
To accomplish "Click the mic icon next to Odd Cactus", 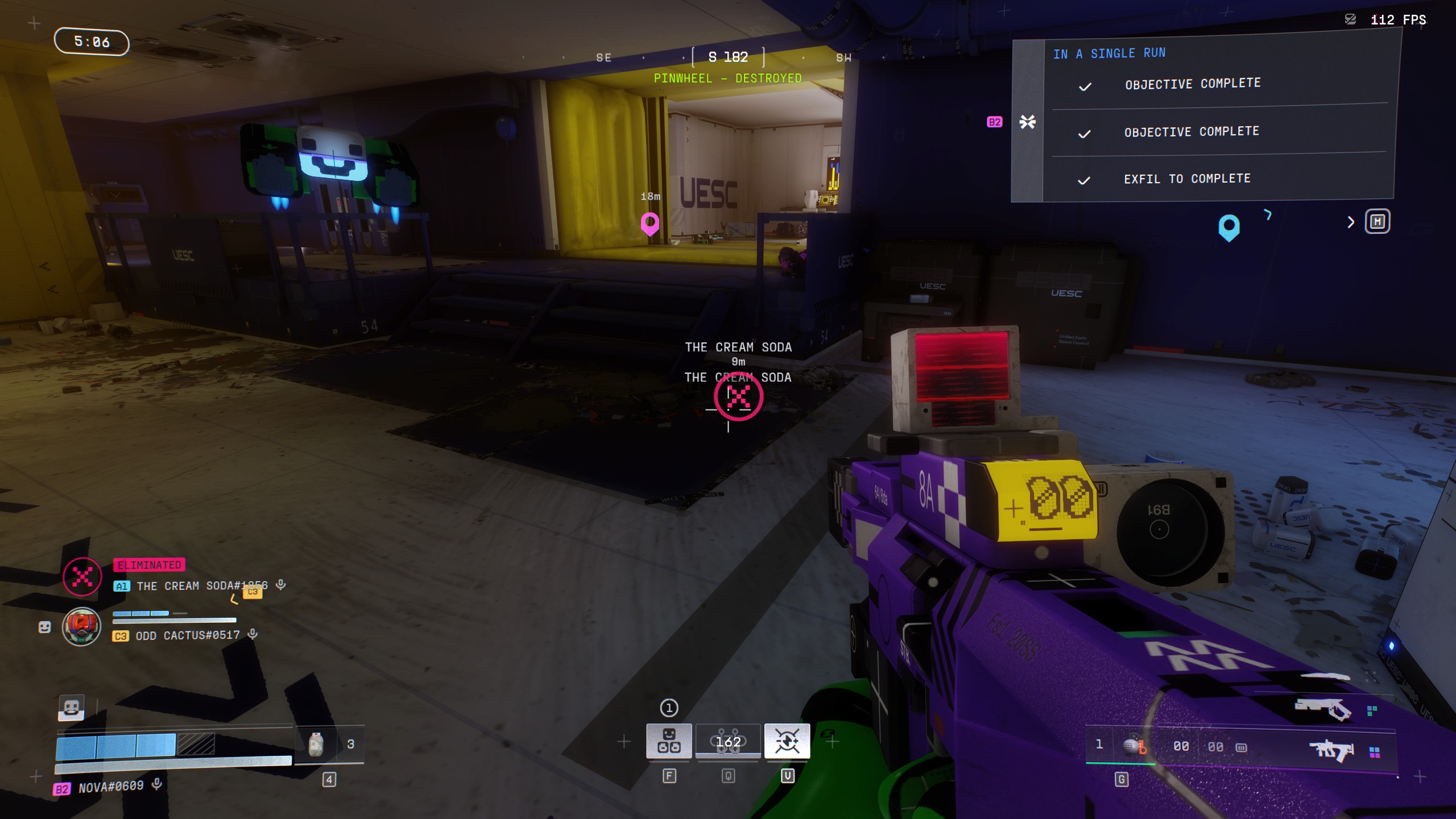I will [x=253, y=634].
